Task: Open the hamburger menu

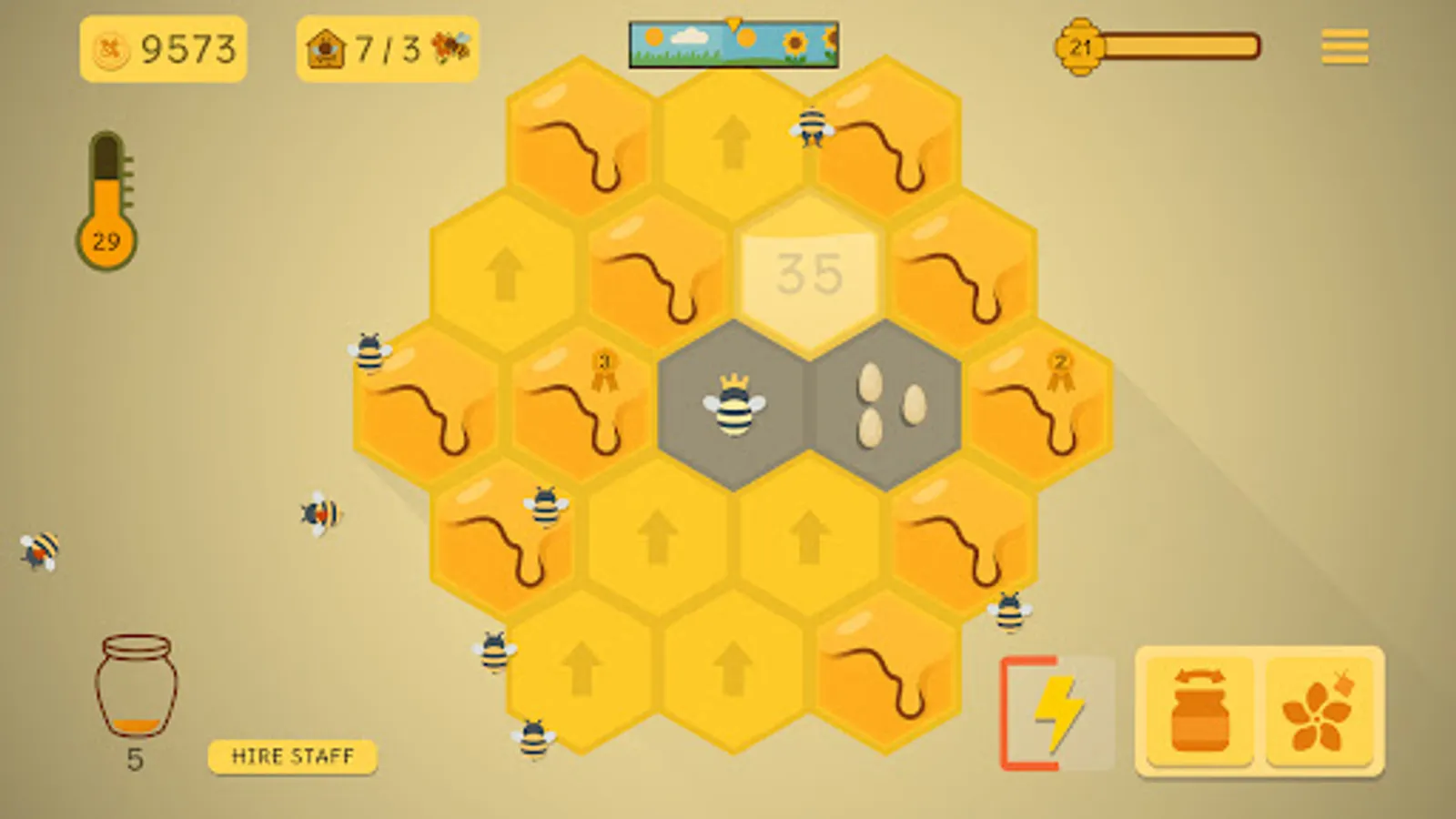Action: click(1344, 45)
